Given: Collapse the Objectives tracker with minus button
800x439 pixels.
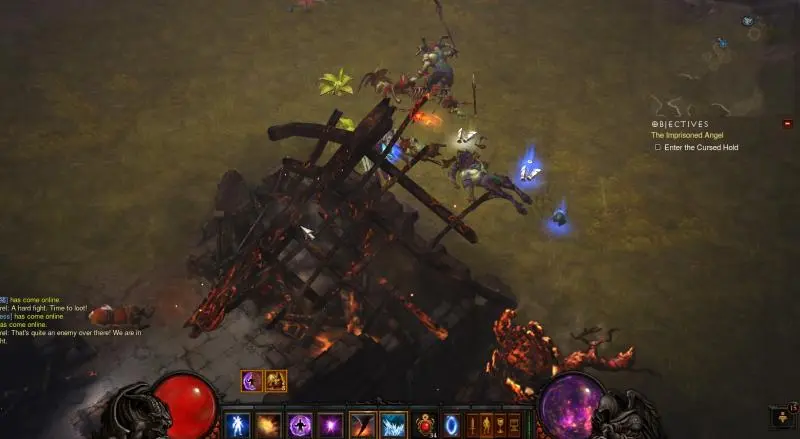Looking at the screenshot, I should (x=787, y=124).
